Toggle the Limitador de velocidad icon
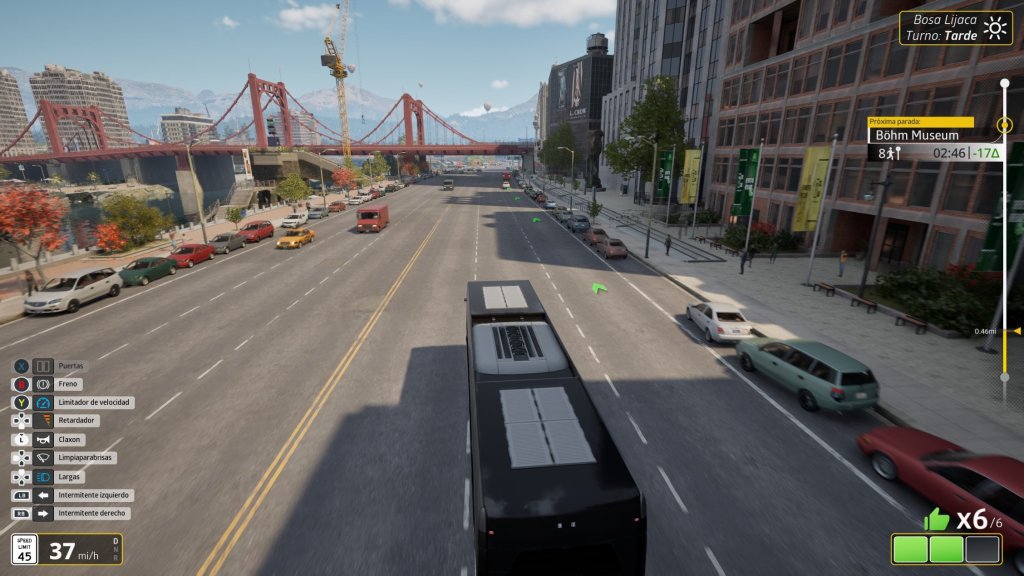The height and width of the screenshot is (576, 1024). tap(43, 402)
